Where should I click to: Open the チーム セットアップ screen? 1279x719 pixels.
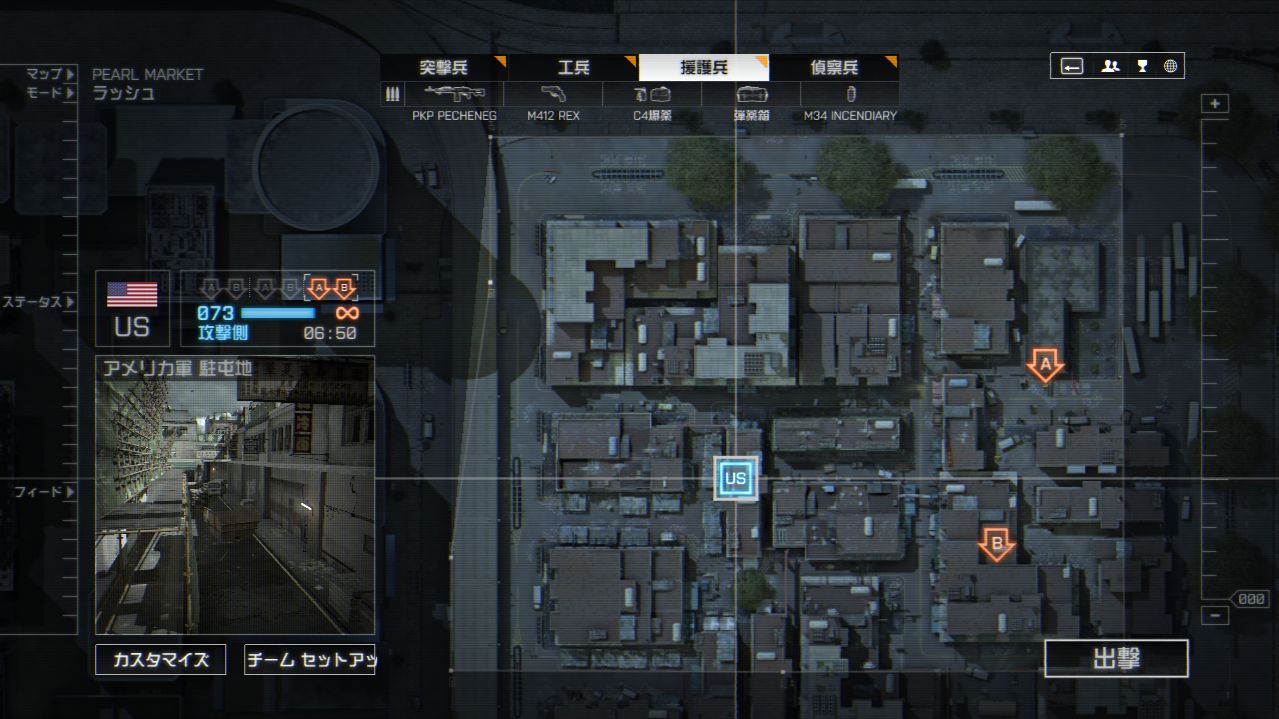click(310, 659)
